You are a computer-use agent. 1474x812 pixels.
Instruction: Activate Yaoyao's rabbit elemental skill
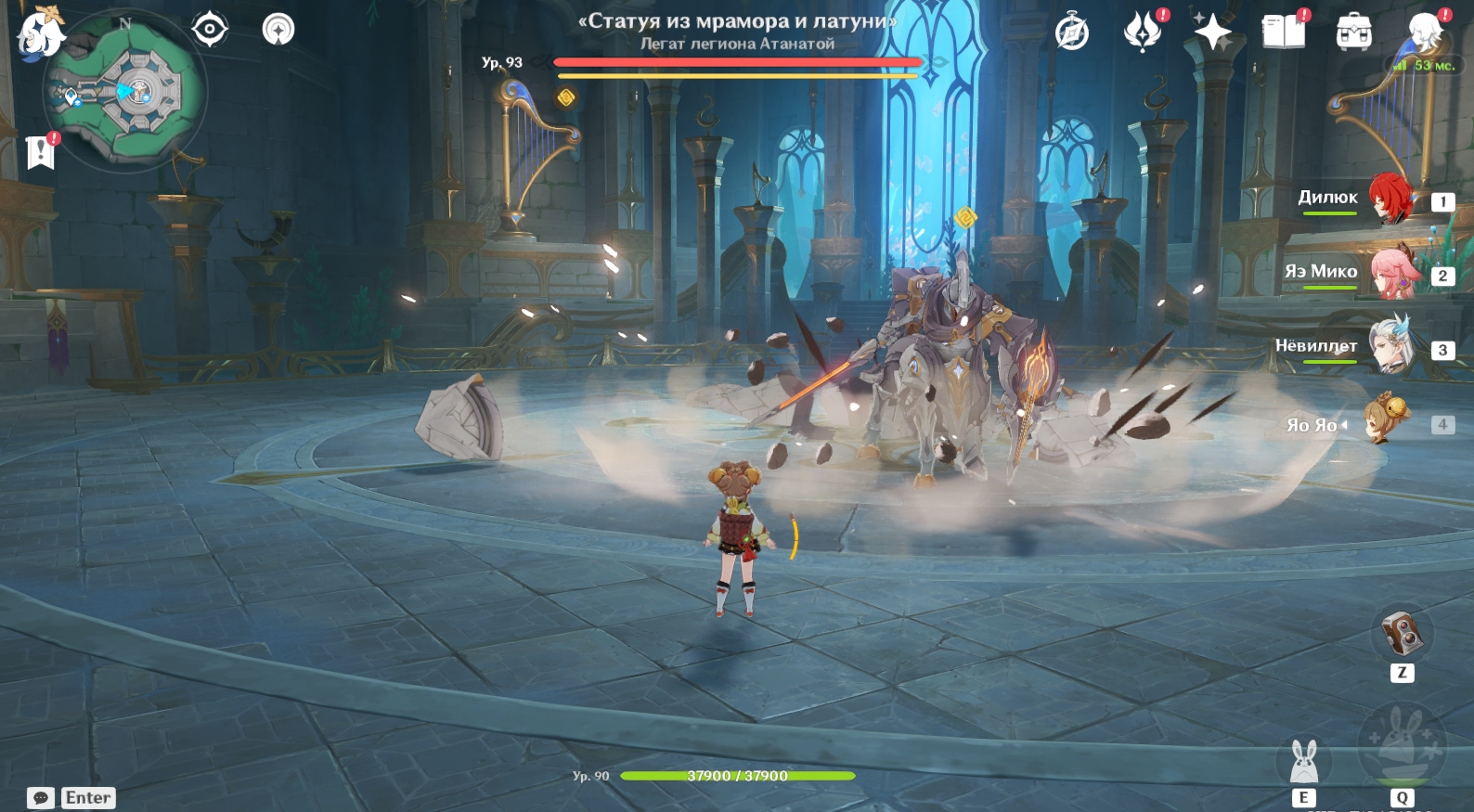(1304, 761)
